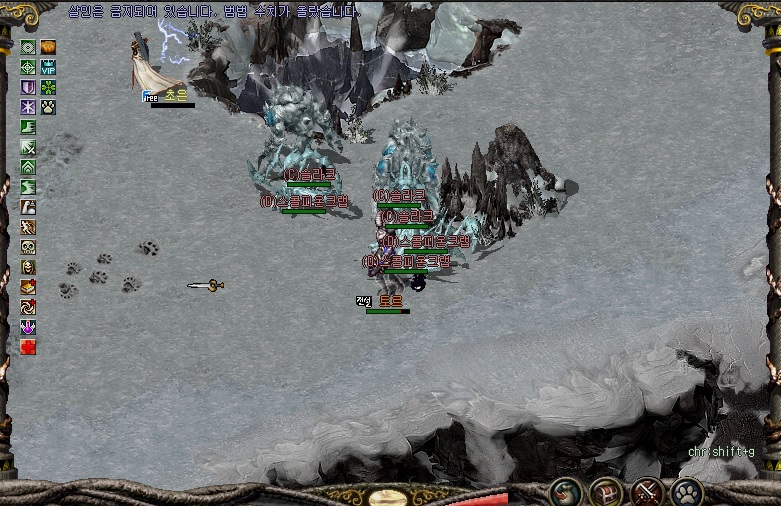Activate the hooded reaper skill icon

coord(28,267)
